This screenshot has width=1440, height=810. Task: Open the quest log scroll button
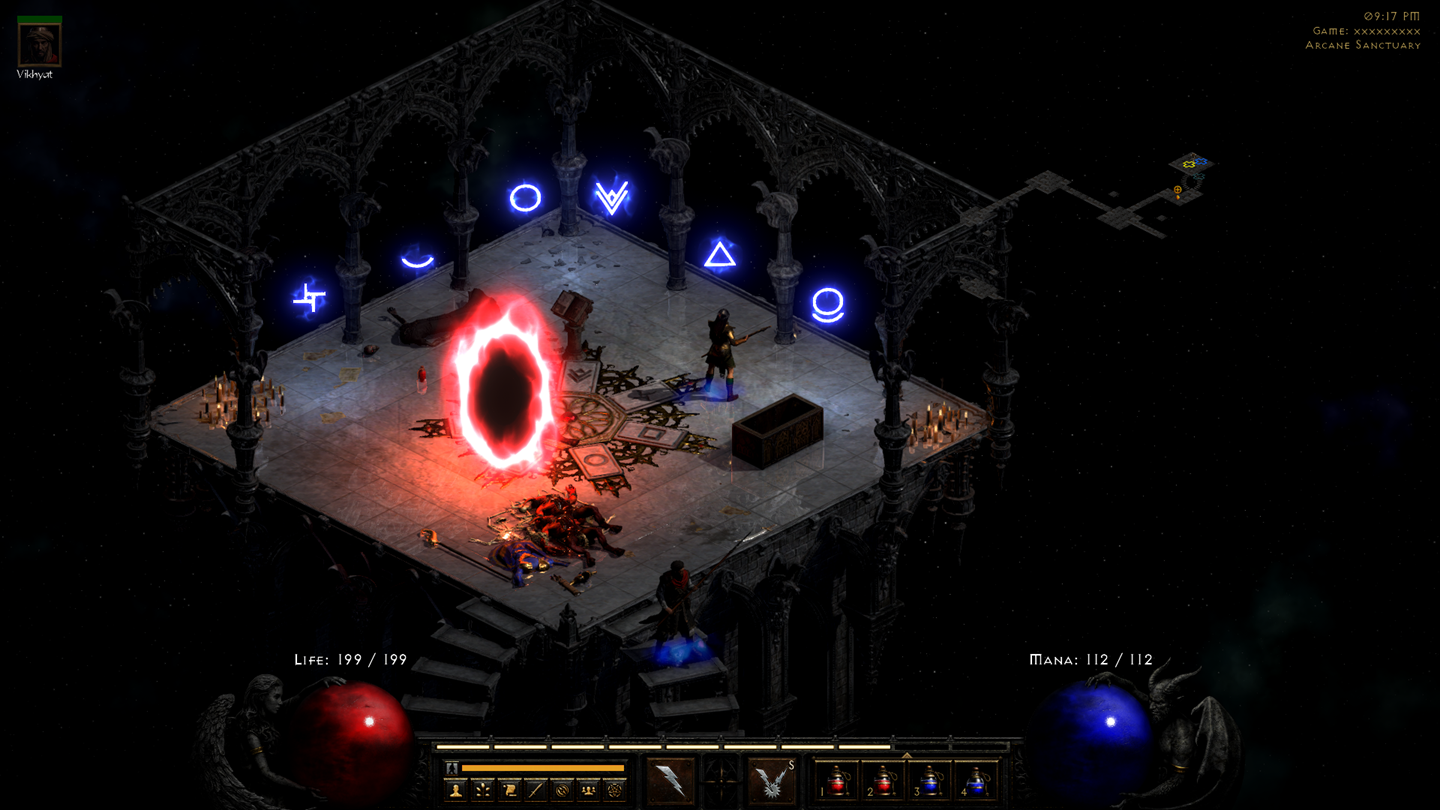[x=510, y=790]
